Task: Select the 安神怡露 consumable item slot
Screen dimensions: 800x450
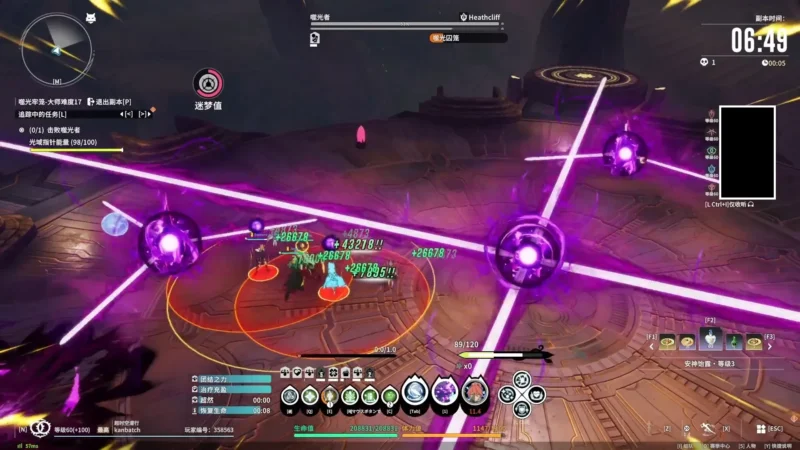Action: tap(710, 342)
